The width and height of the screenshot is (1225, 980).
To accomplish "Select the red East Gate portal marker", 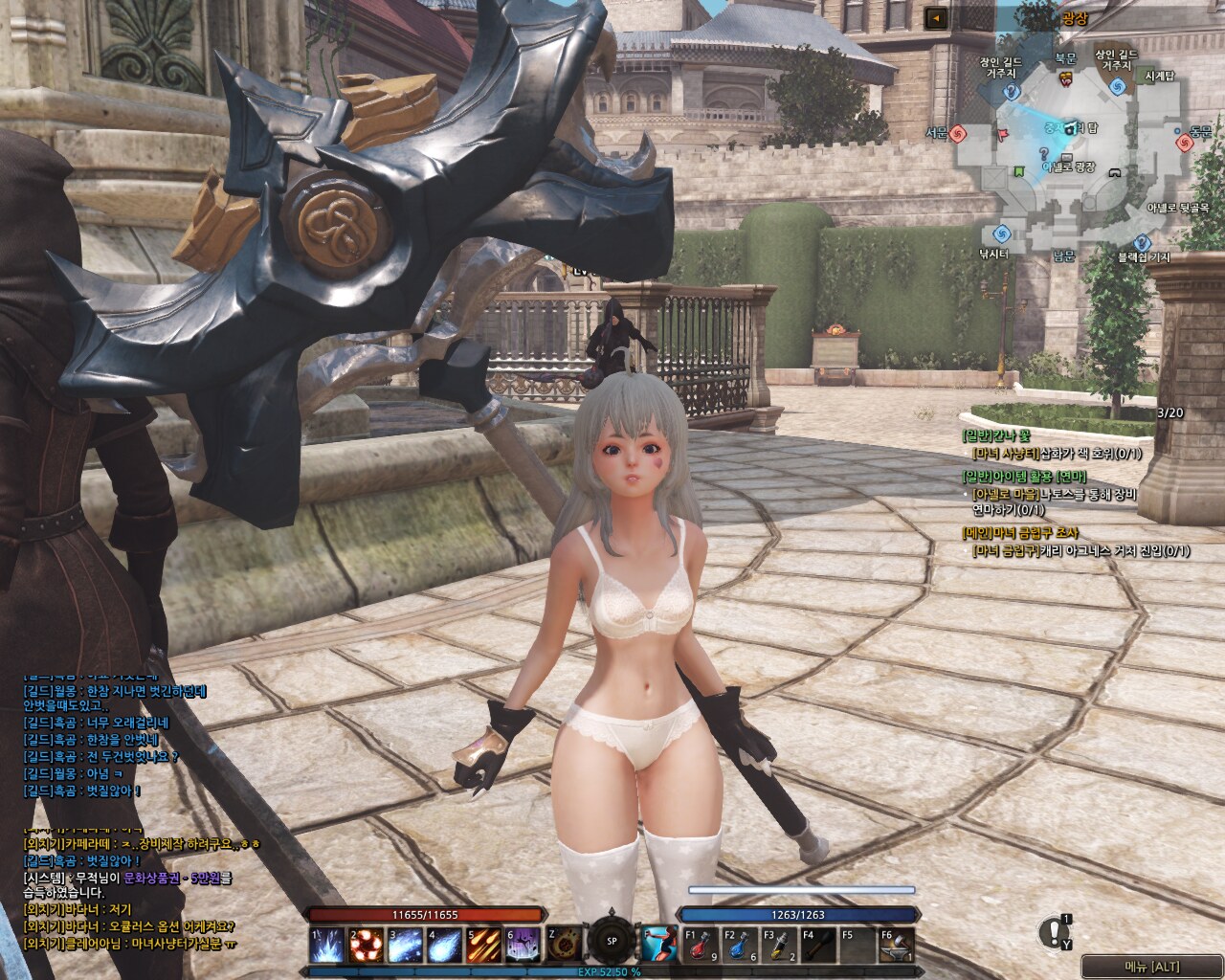I will 1185,142.
